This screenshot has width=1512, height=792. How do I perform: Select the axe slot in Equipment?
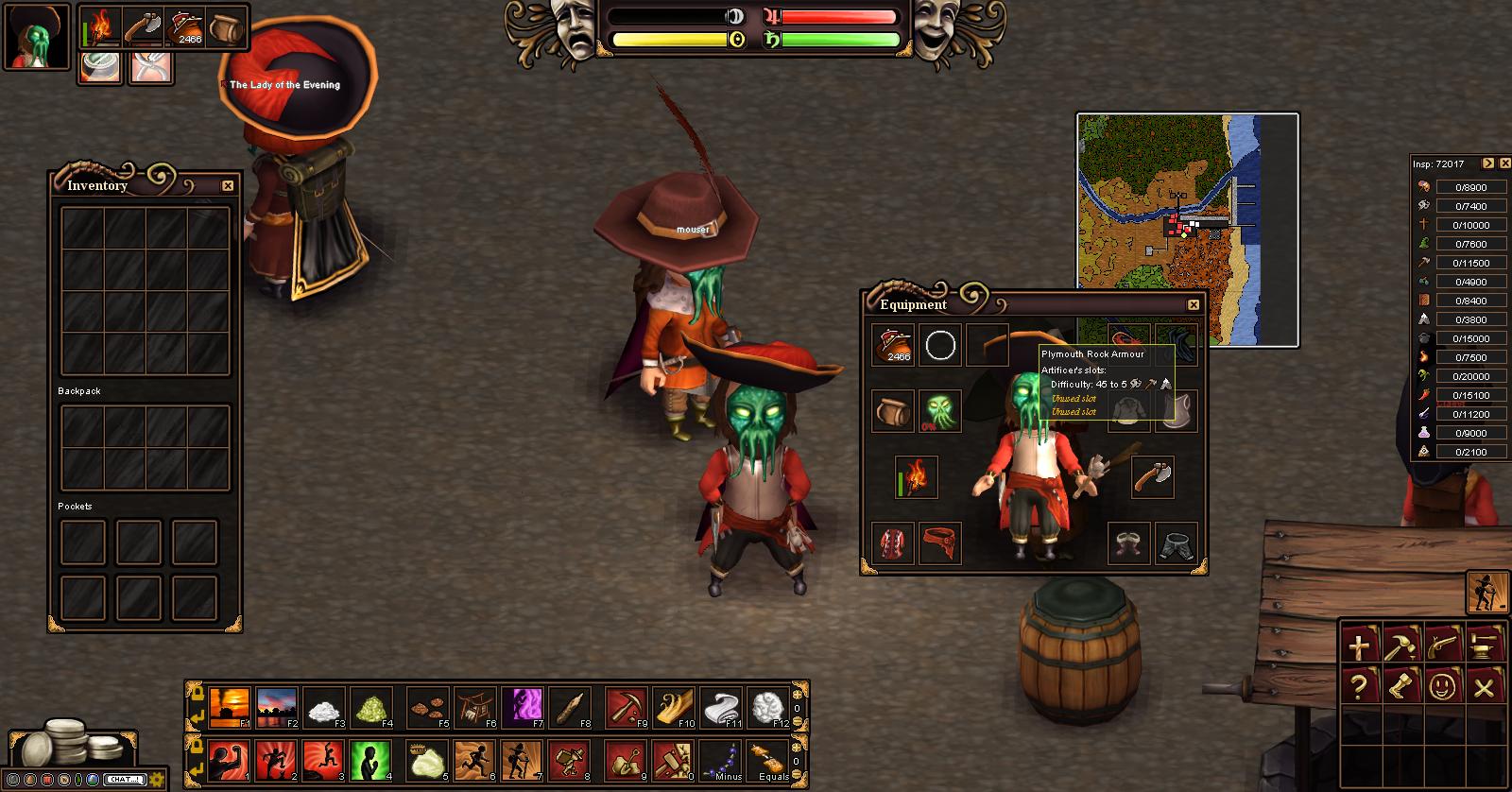tap(1152, 477)
